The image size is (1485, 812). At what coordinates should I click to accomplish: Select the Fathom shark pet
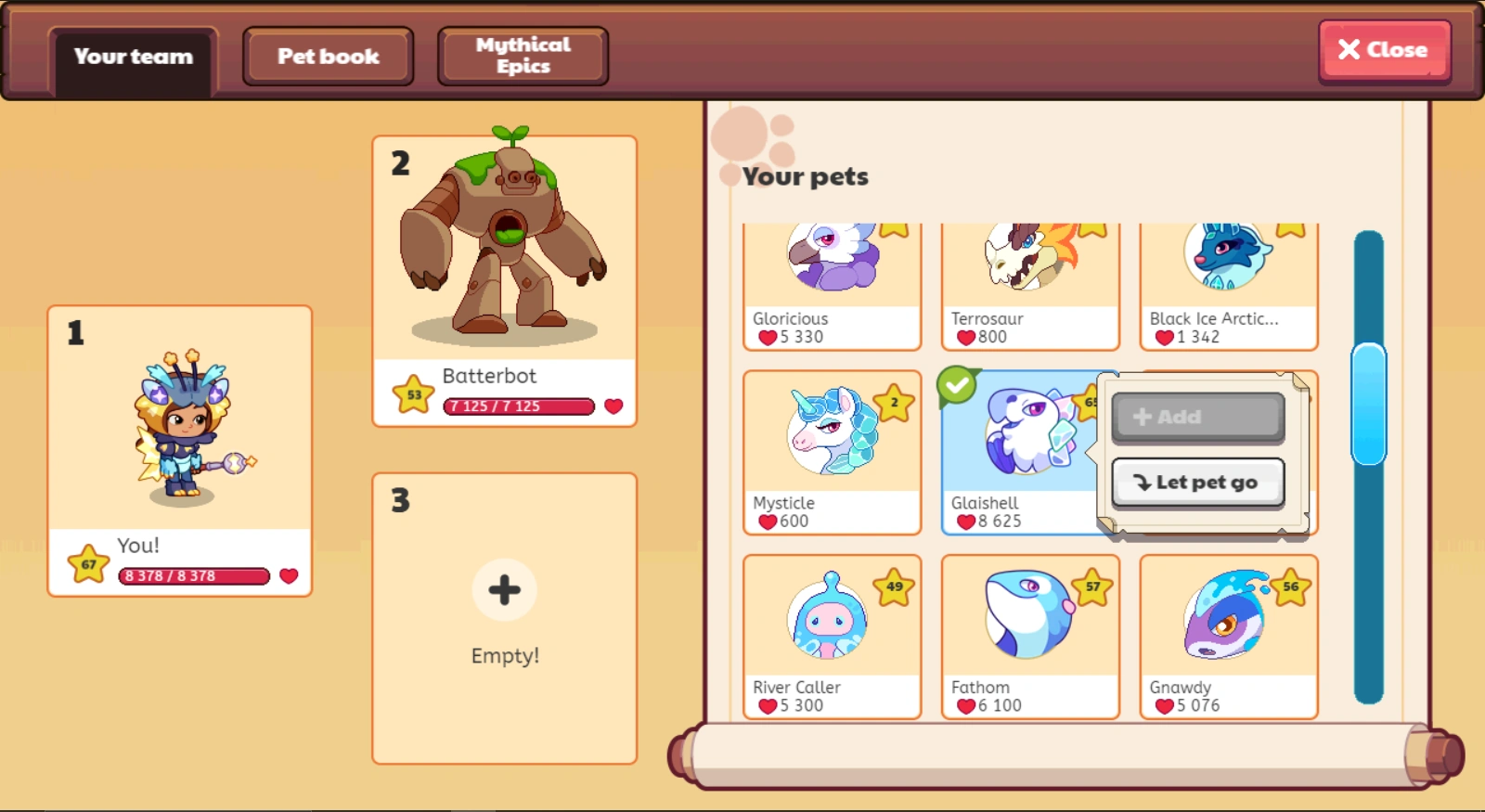[1027, 617]
